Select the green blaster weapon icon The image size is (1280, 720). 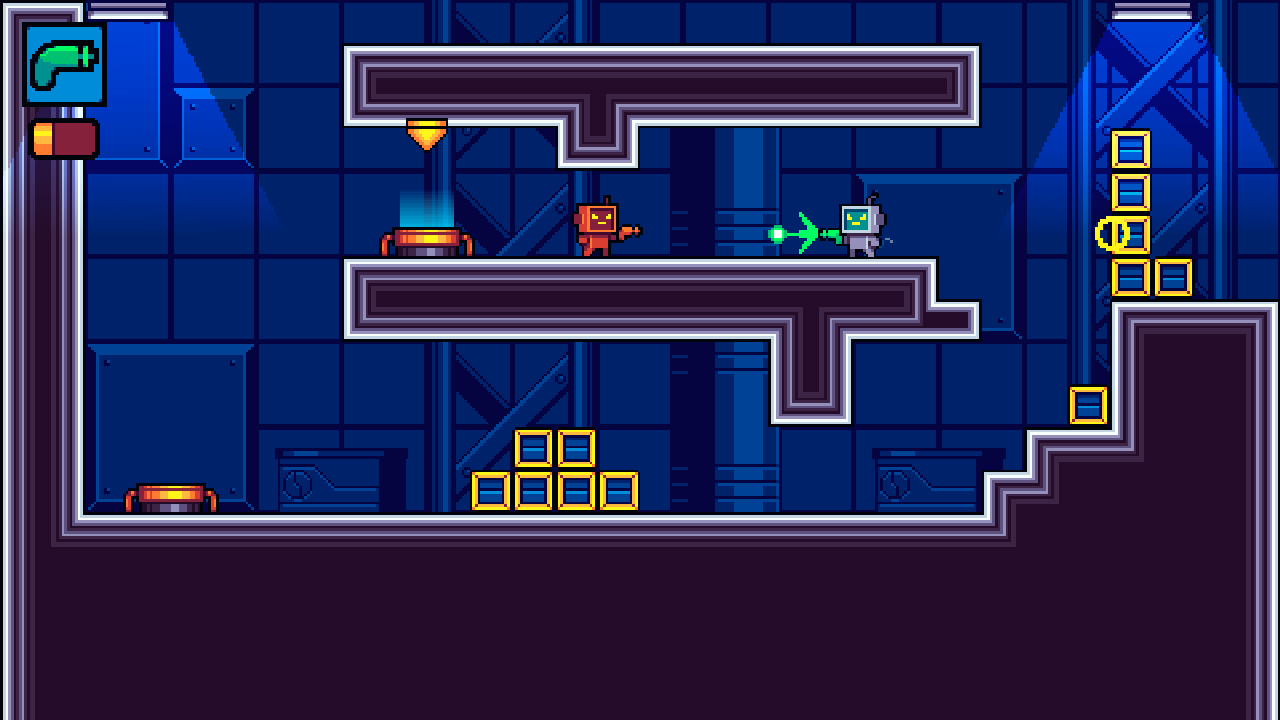coord(62,66)
